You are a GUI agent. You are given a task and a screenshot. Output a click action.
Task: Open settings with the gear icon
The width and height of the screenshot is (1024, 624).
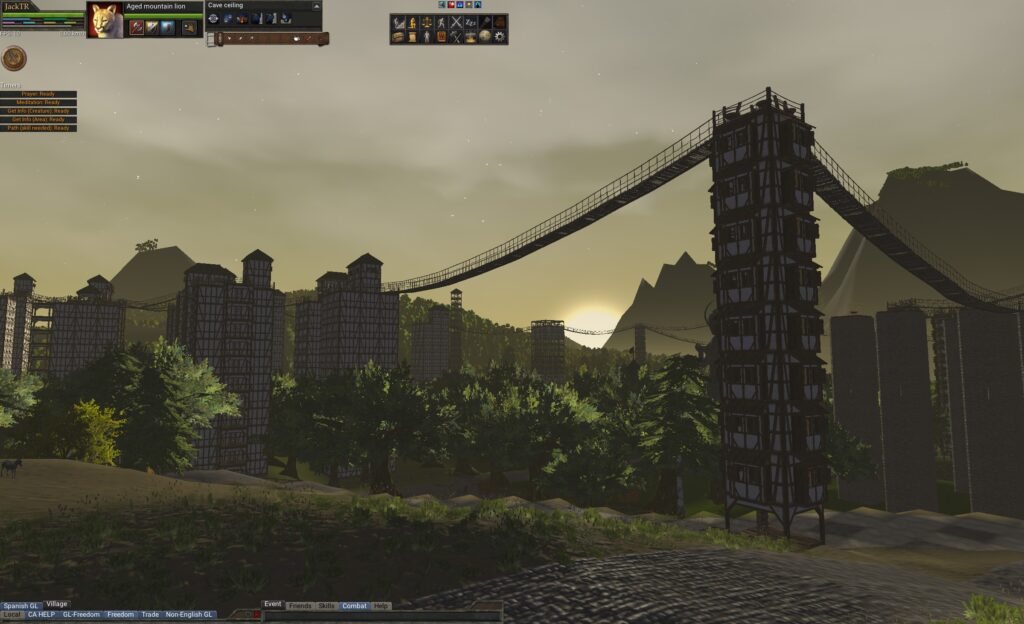[x=500, y=37]
